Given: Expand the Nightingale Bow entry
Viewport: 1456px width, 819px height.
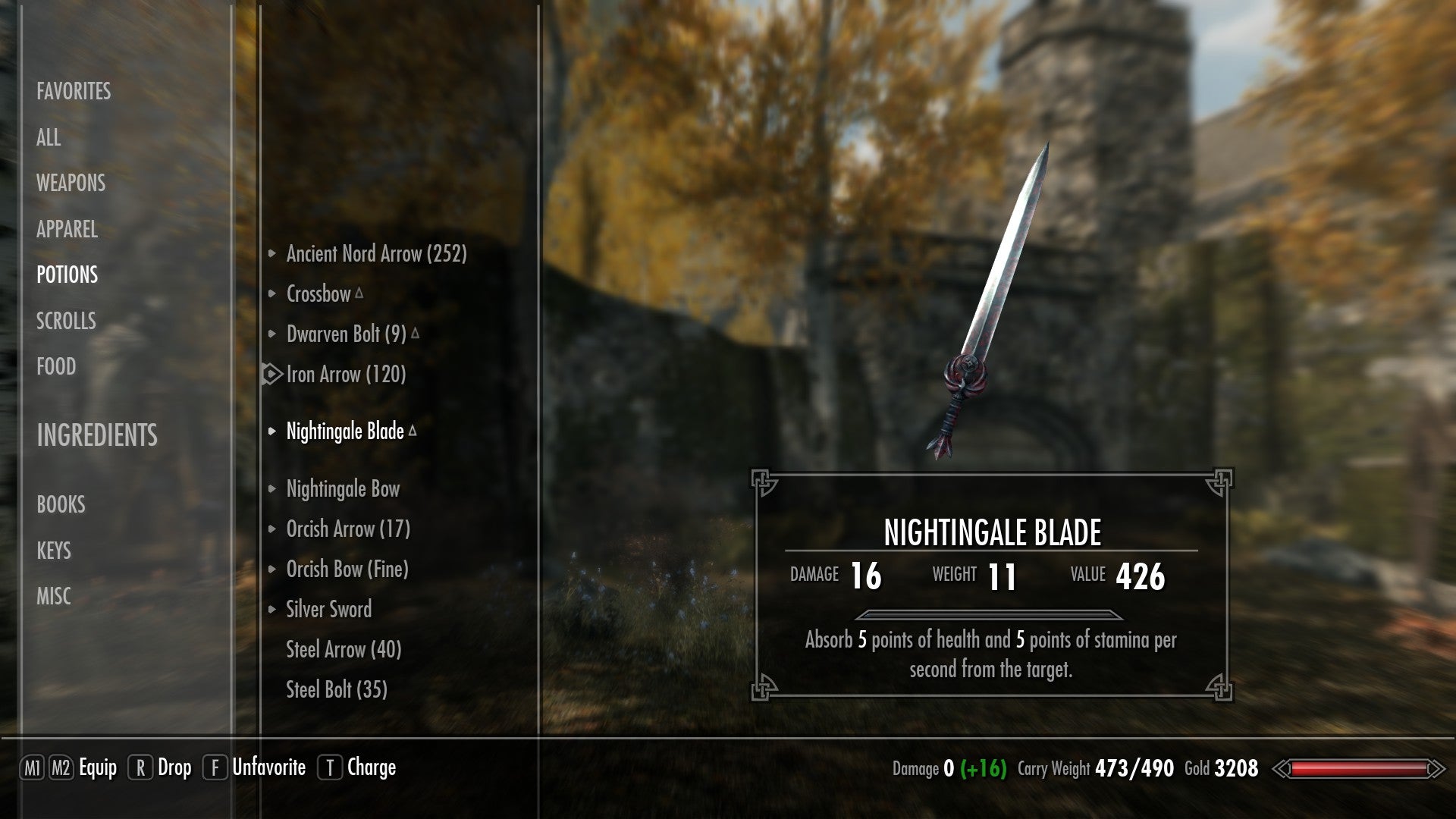Looking at the screenshot, I should click(x=273, y=489).
